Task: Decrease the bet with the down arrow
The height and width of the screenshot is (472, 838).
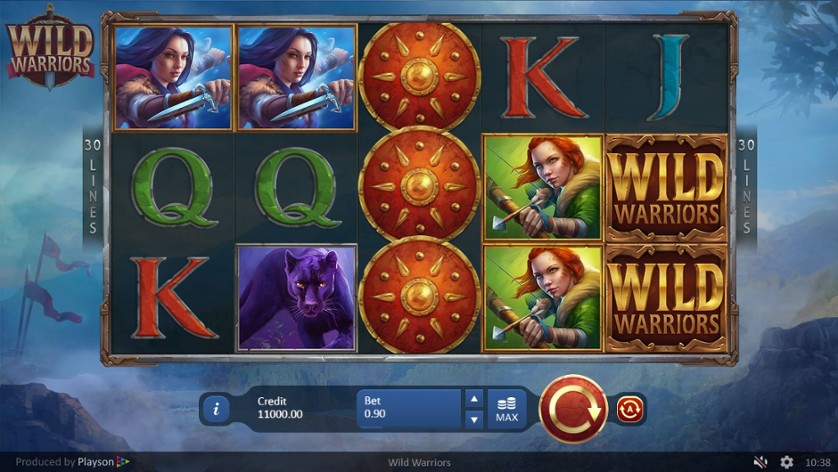Action: (x=474, y=418)
